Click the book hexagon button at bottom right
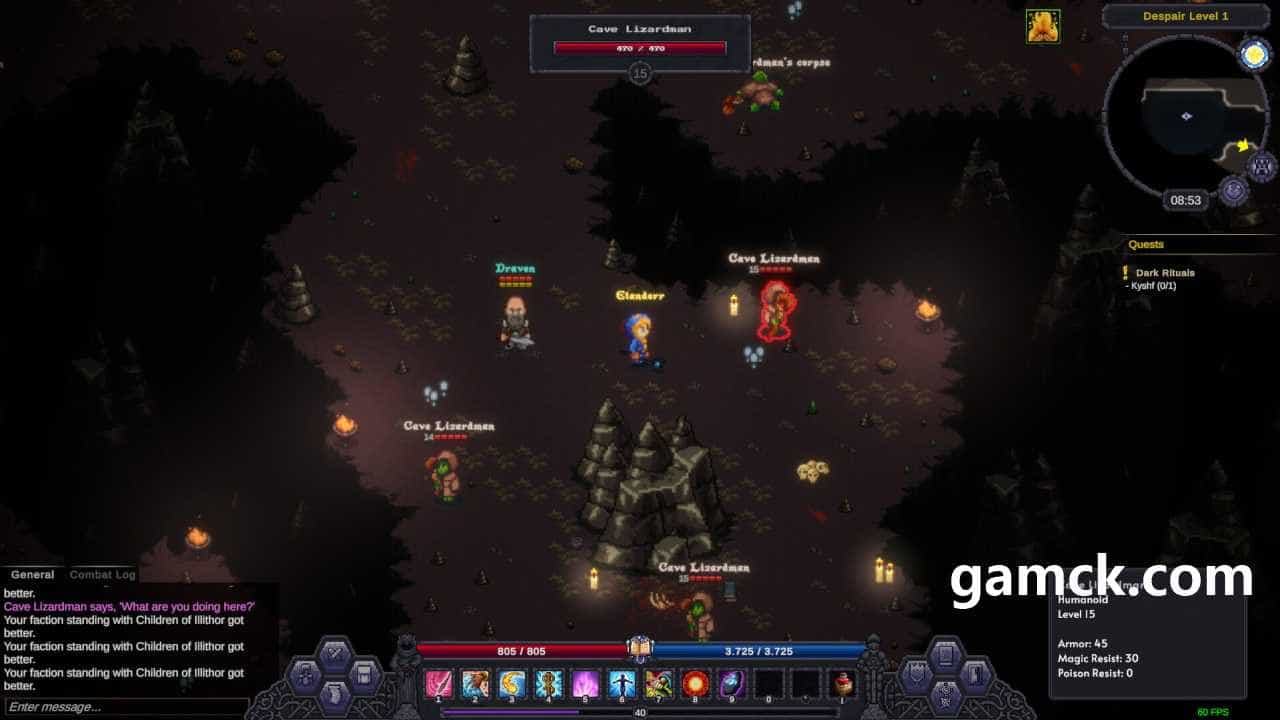This screenshot has height=720, width=1280. 944,653
